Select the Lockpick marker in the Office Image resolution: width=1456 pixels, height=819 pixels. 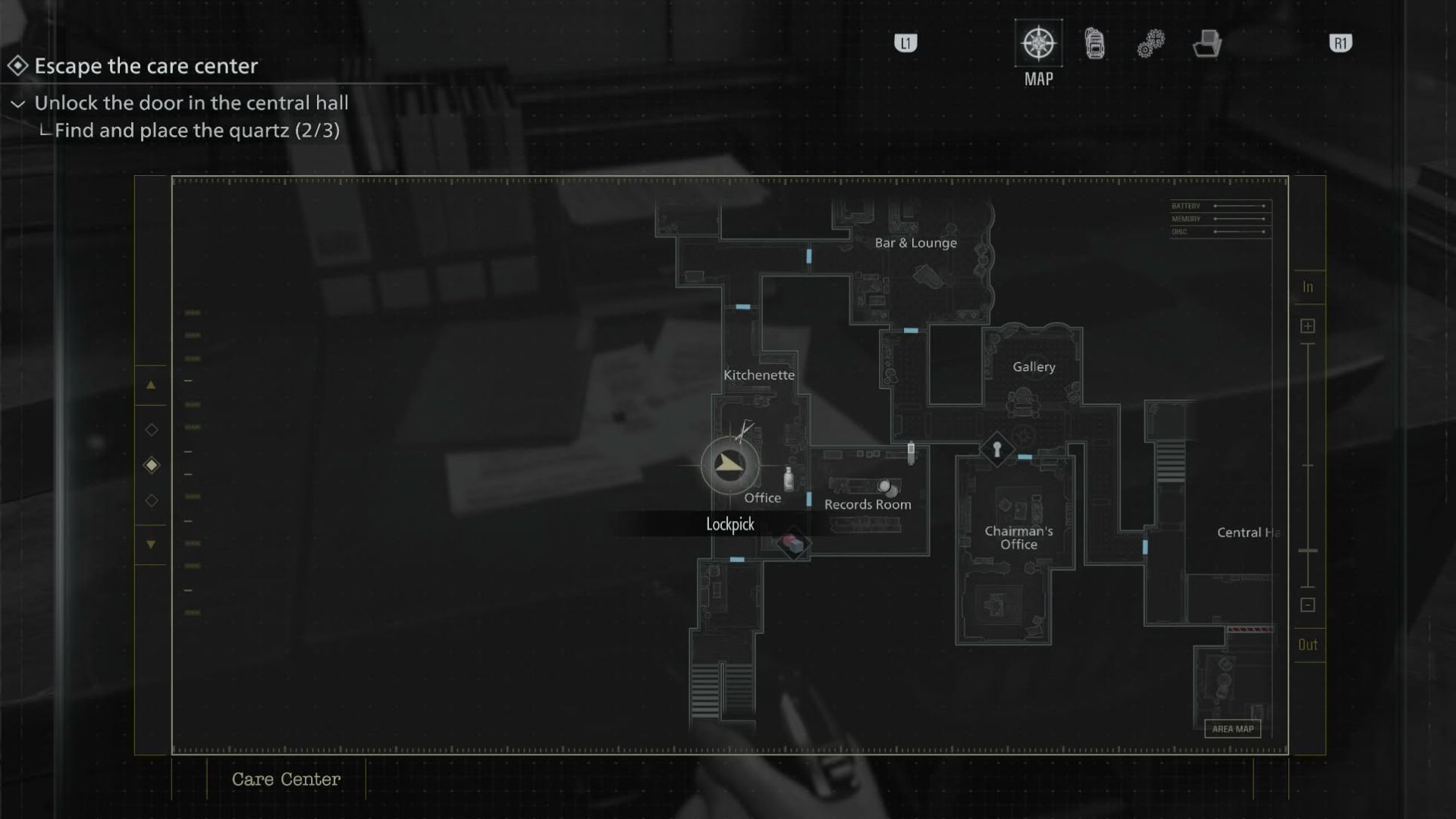pos(730,465)
